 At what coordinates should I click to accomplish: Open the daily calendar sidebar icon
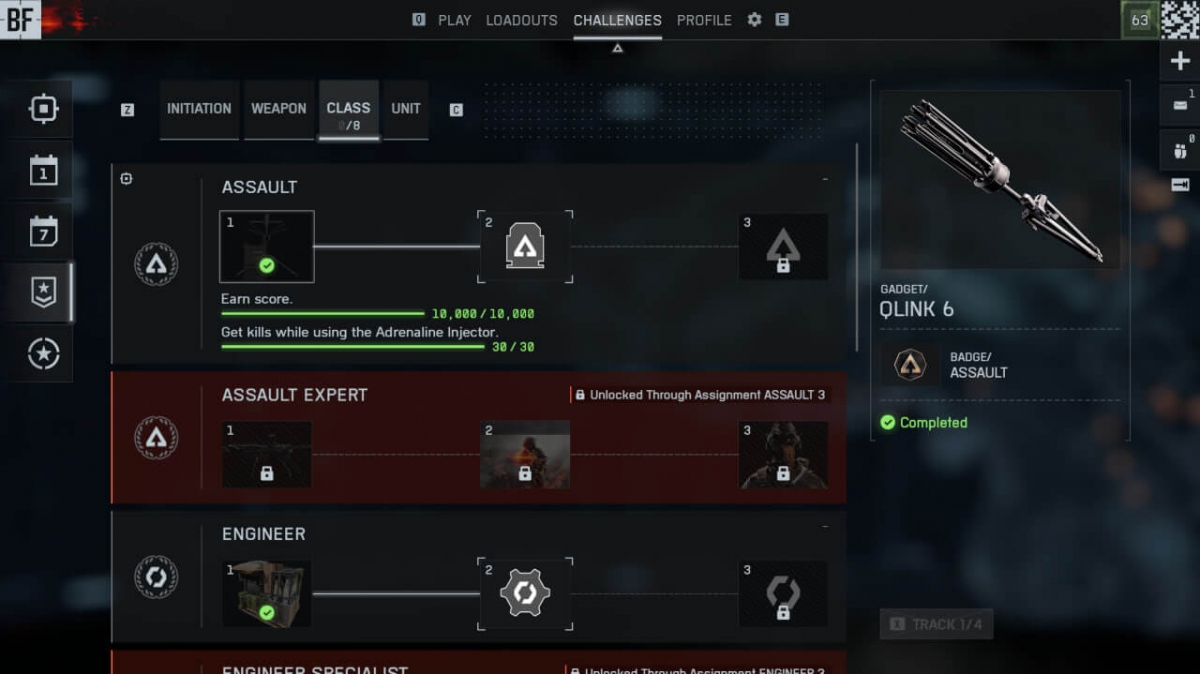44,171
